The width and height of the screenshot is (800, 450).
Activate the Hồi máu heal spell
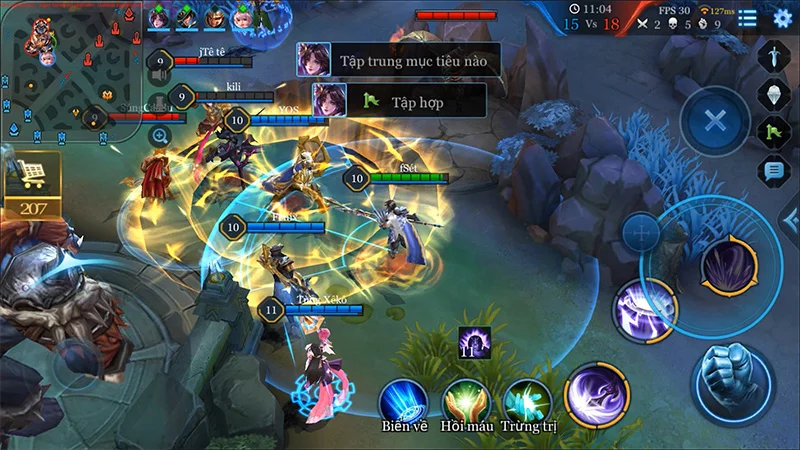pyautogui.click(x=466, y=400)
